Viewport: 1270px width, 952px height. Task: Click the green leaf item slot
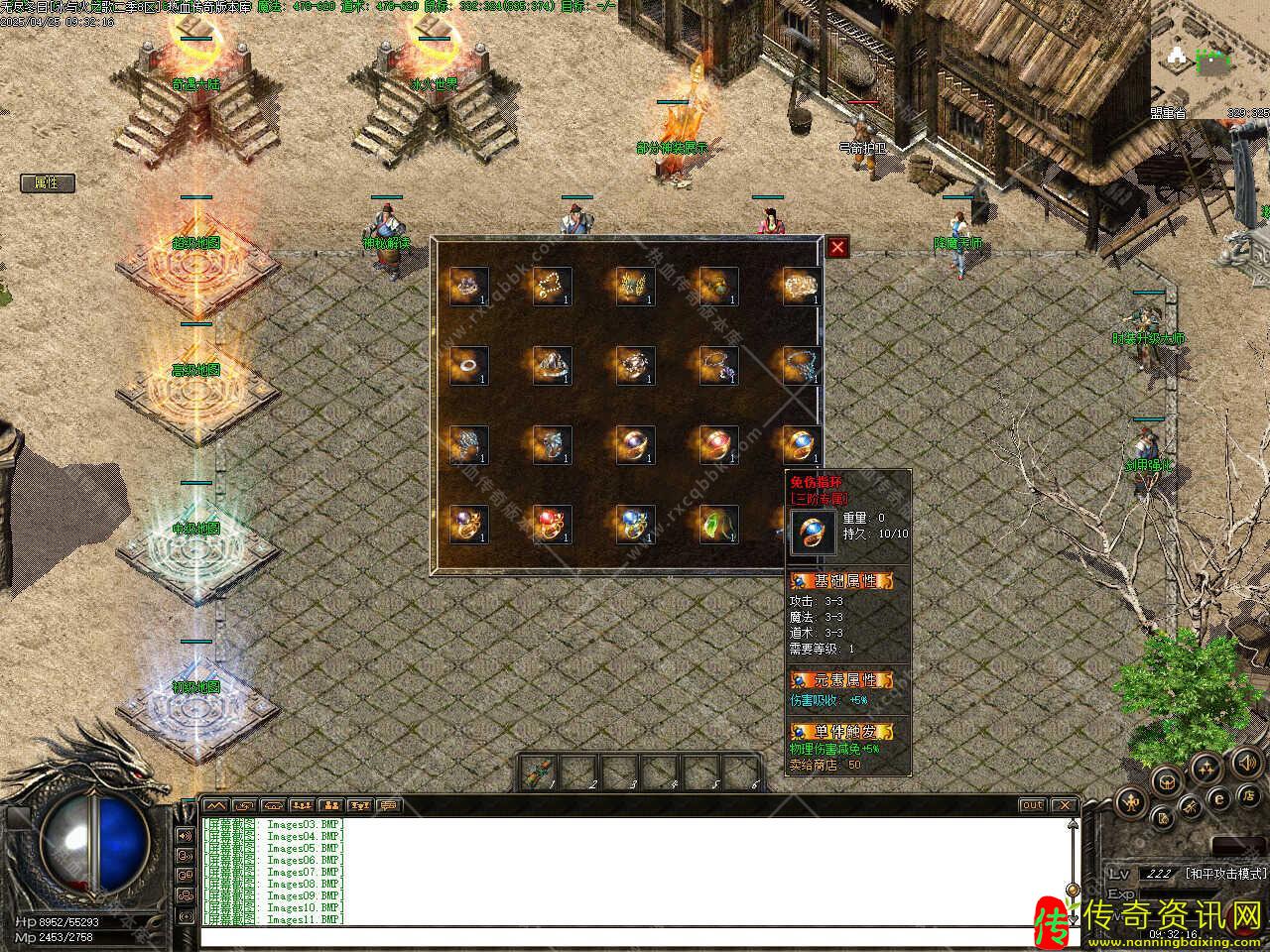tap(718, 525)
